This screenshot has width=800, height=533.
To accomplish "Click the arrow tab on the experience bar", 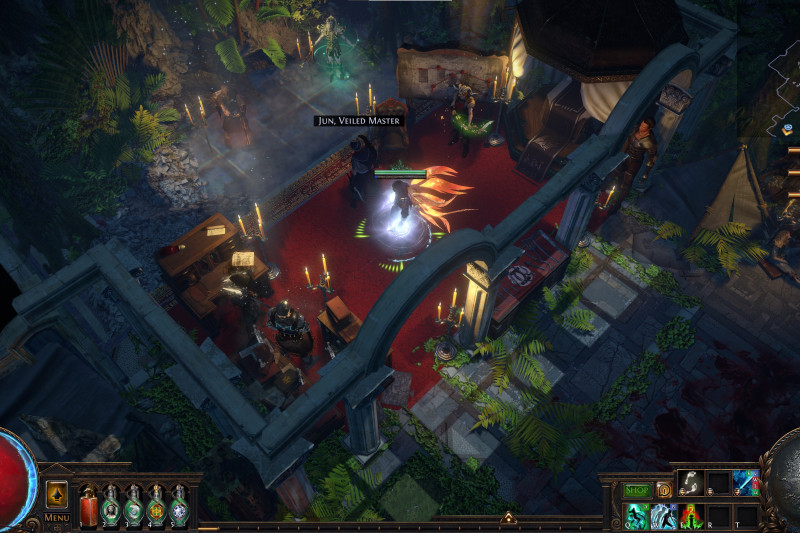I will tap(507, 518).
